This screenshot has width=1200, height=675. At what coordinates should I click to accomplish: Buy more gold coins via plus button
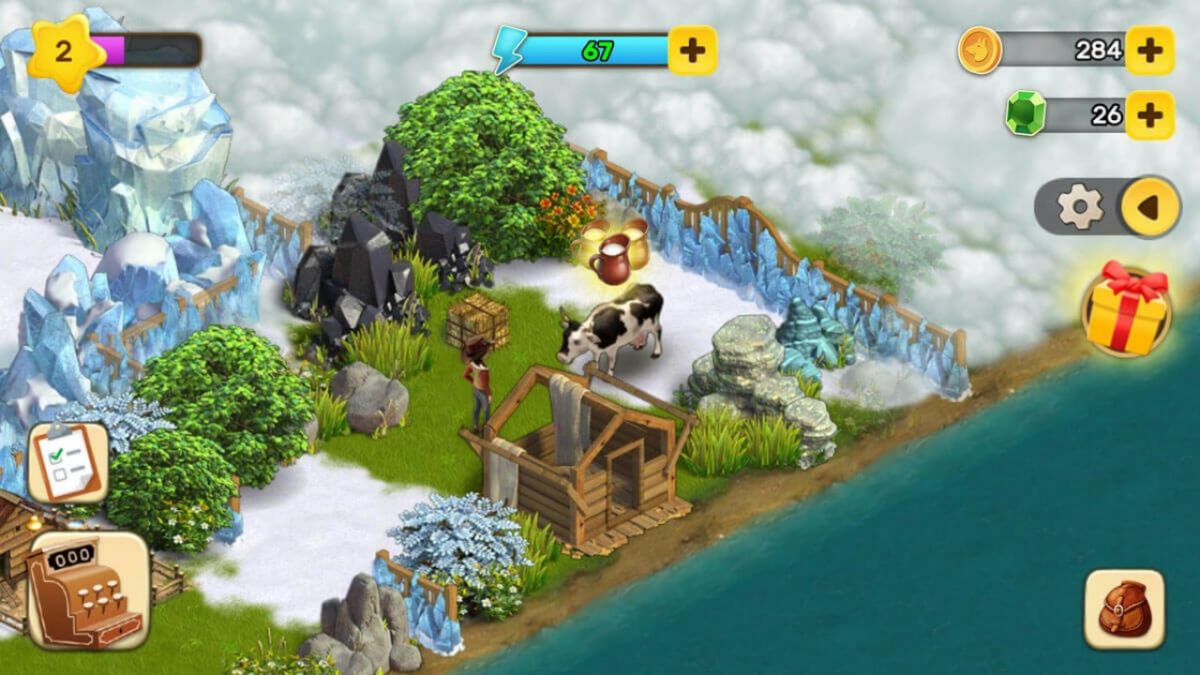click(x=1149, y=50)
